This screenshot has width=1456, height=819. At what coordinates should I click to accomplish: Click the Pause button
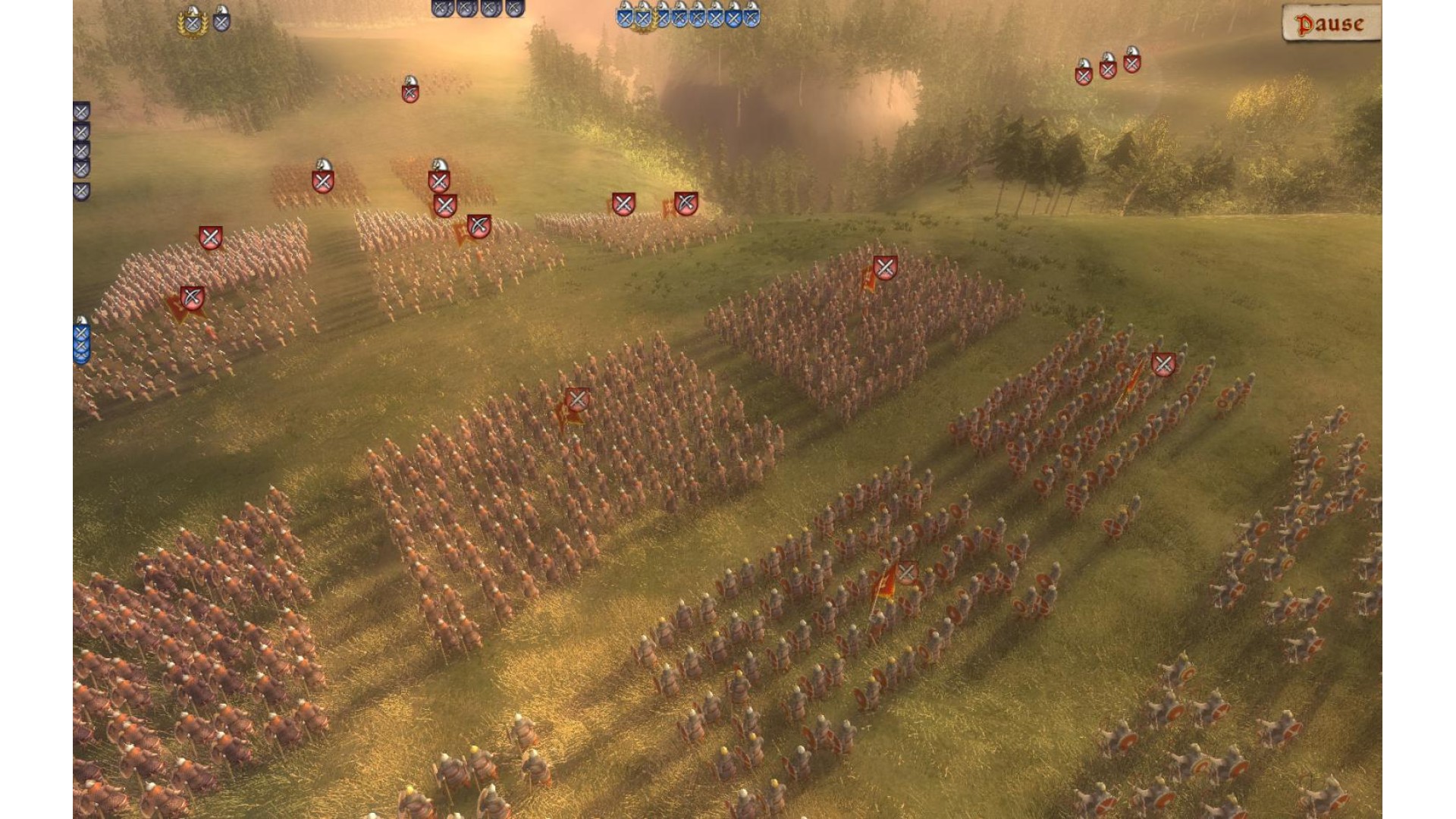tap(1330, 24)
